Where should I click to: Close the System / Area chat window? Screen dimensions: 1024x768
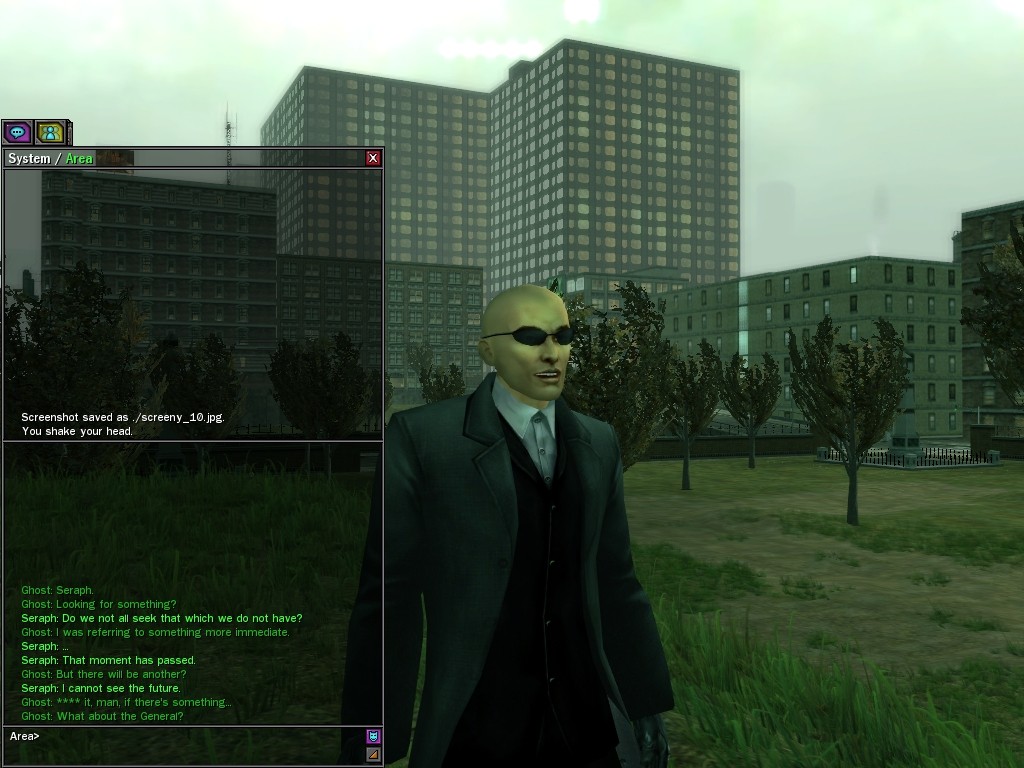point(373,158)
